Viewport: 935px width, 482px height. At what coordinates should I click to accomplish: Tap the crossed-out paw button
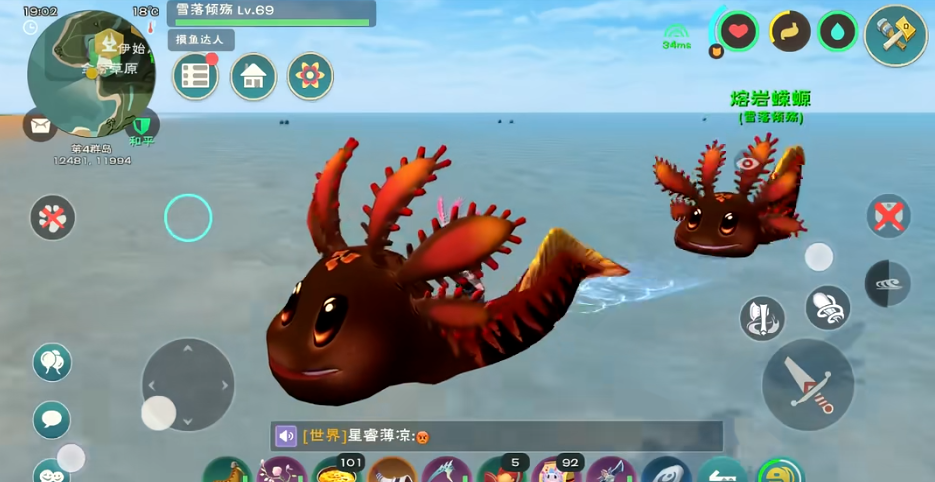(53, 217)
